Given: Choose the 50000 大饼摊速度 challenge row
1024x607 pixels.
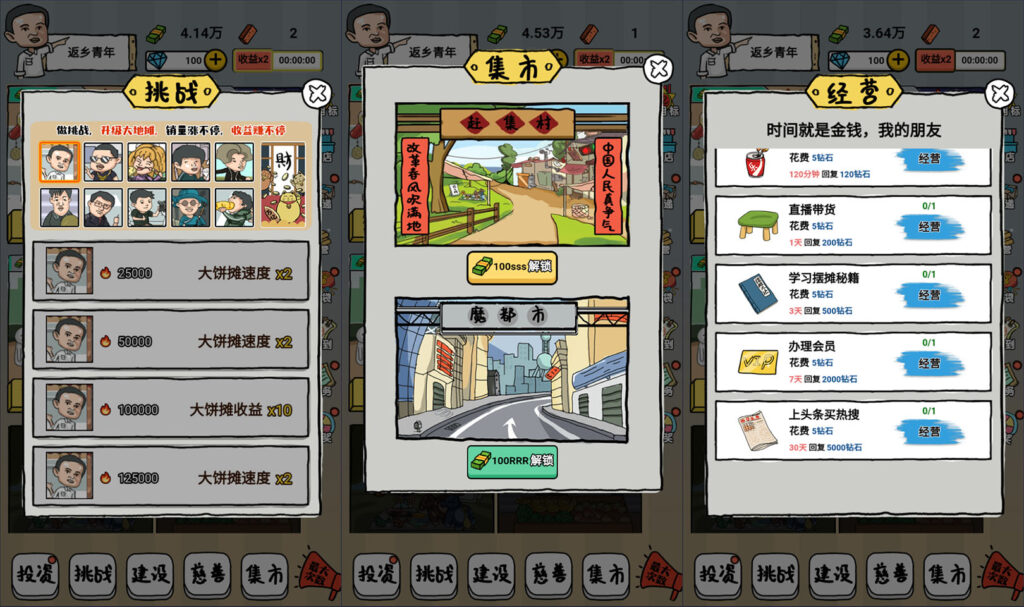Looking at the screenshot, I should pyautogui.click(x=171, y=340).
